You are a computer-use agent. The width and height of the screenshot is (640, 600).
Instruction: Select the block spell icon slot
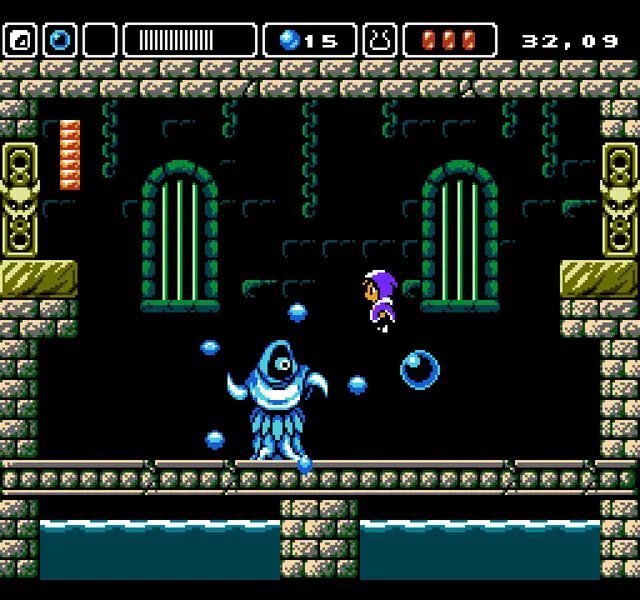click(x=20, y=40)
